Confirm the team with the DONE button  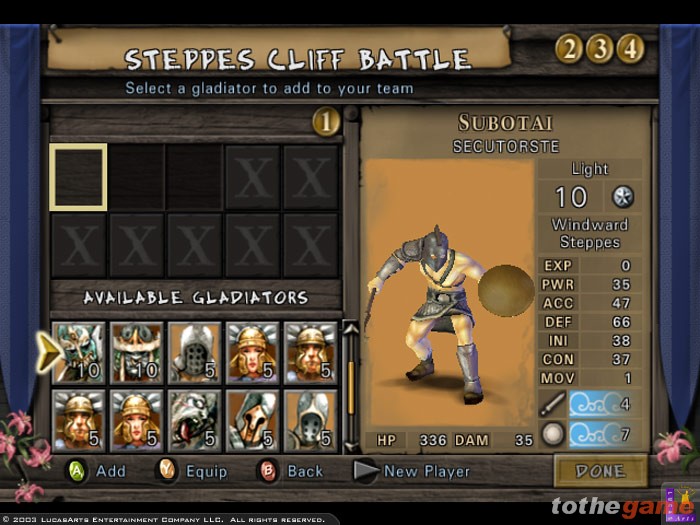tap(600, 470)
